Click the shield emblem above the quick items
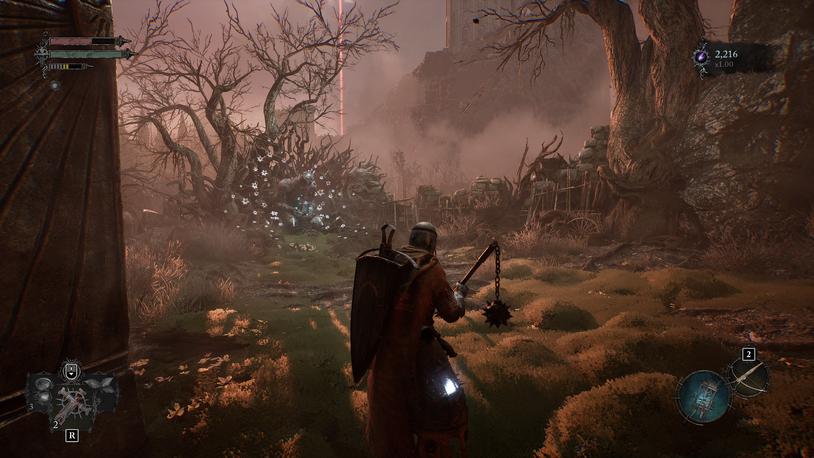Screen dimensions: 814x458 click(71, 371)
